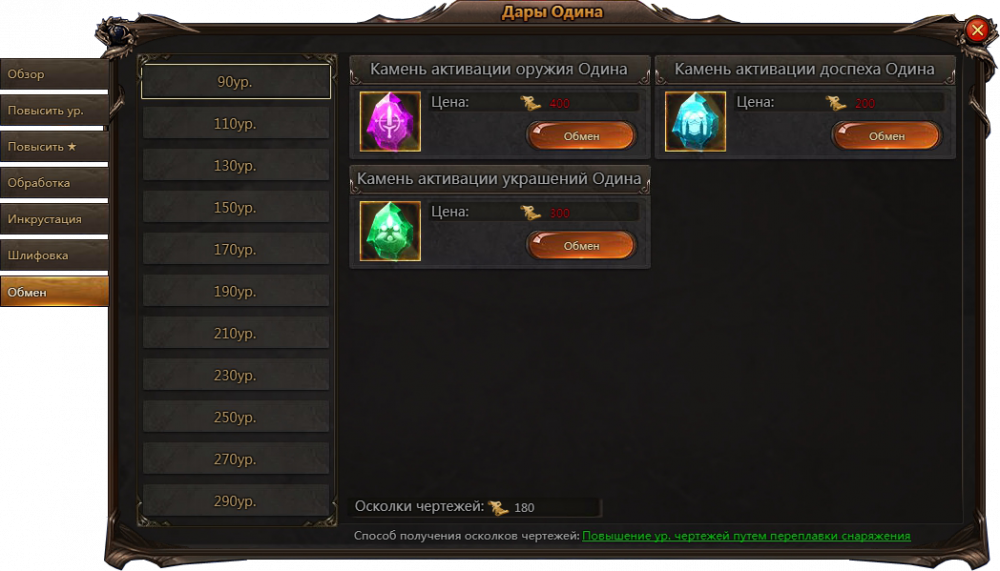Screen dimensions: 1000x571
Task: Select the Обмен tab
Action: (54, 293)
